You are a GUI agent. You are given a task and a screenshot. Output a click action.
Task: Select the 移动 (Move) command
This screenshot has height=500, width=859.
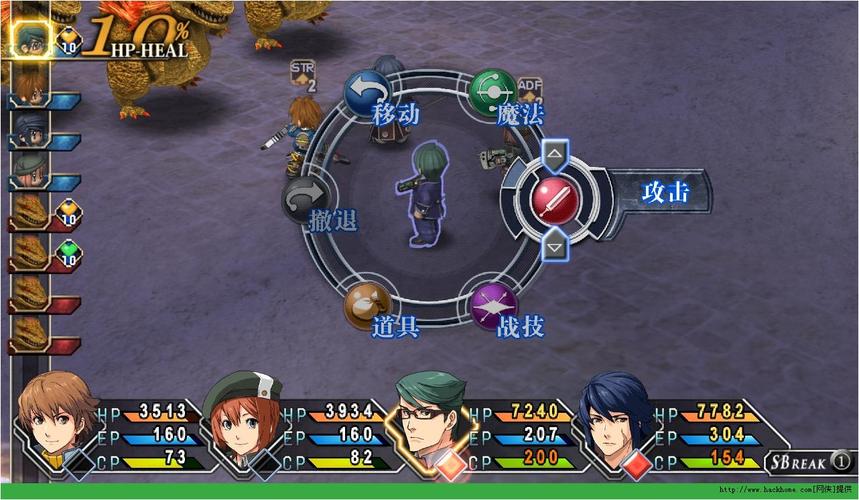pyautogui.click(x=367, y=91)
